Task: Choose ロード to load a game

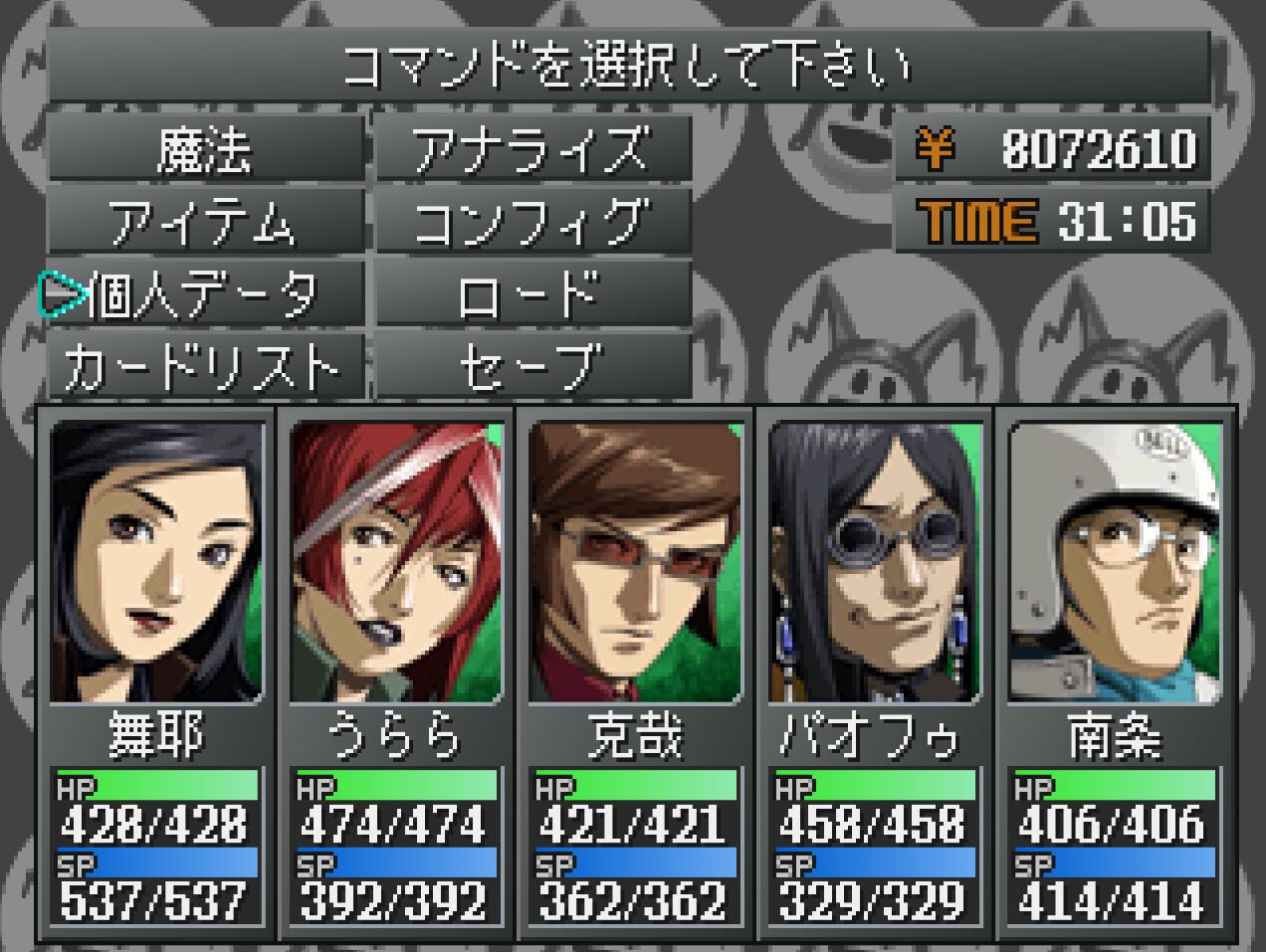Action: coord(532,294)
